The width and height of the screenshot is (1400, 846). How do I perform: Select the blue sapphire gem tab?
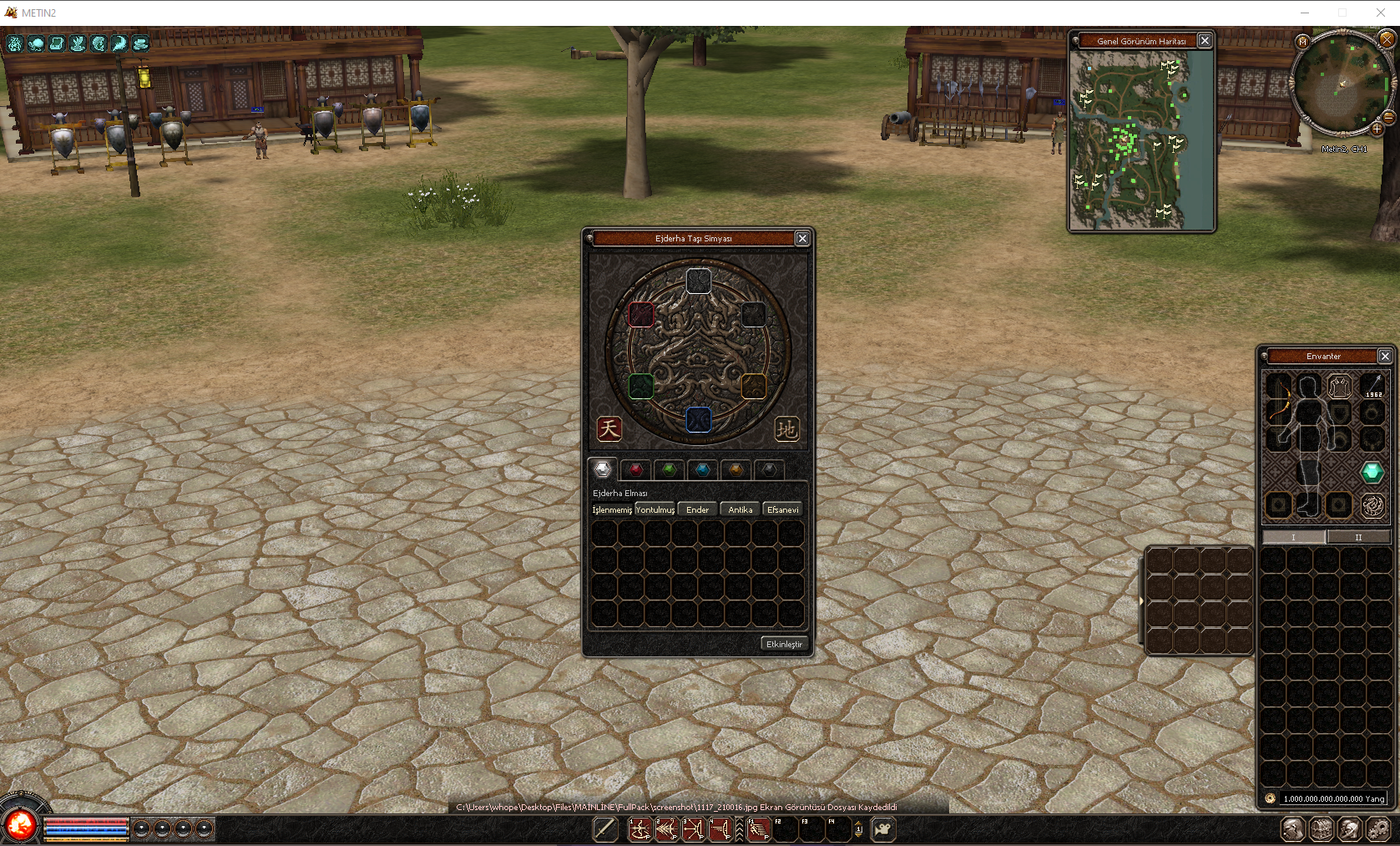coord(702,470)
